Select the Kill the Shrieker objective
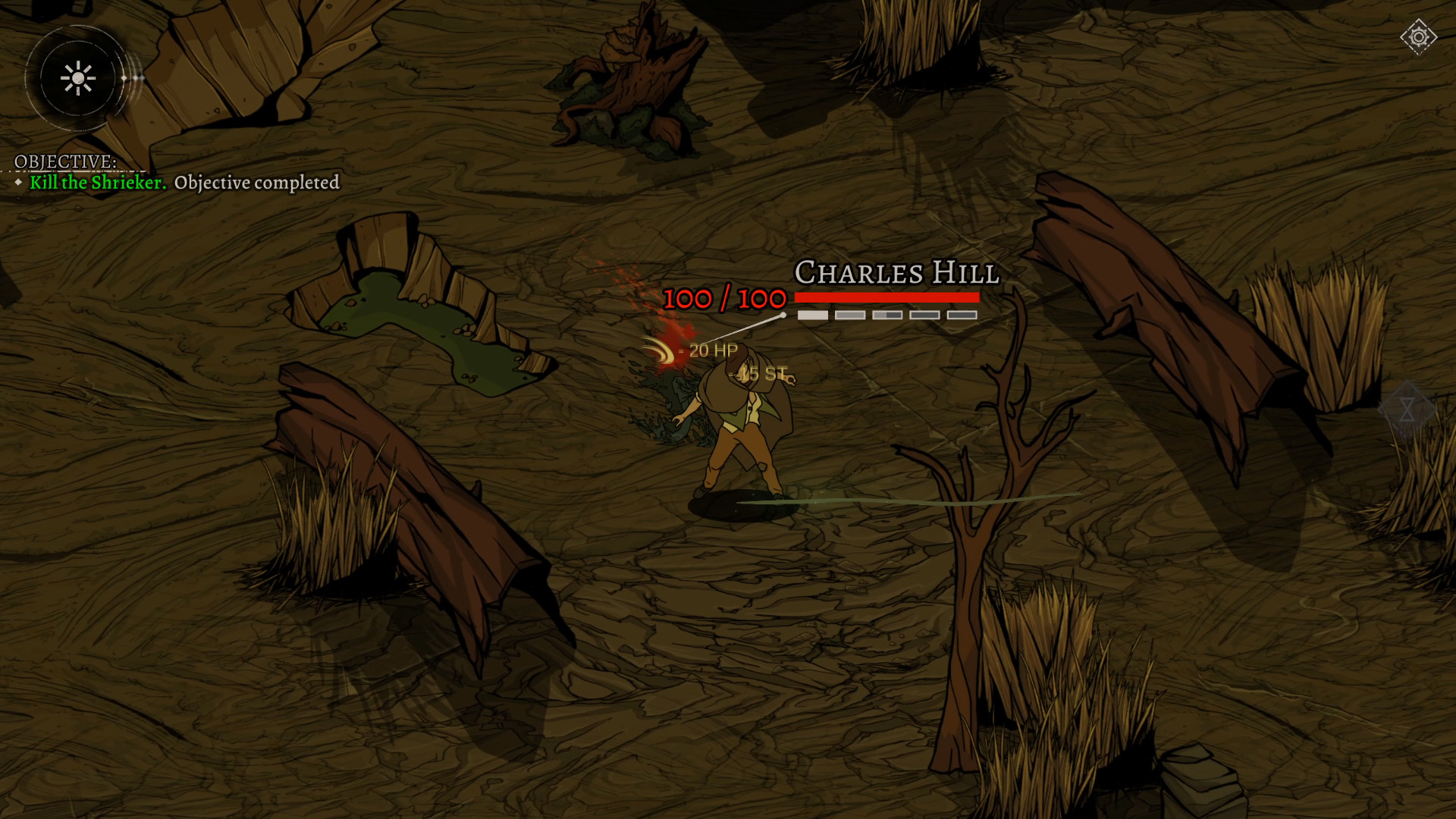1456x819 pixels. (98, 183)
